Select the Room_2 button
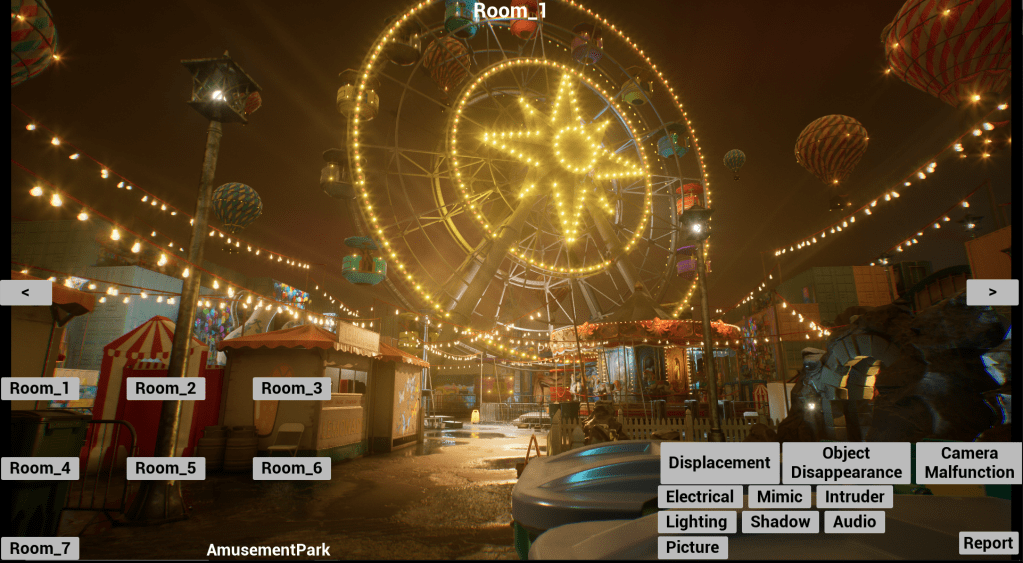The width and height of the screenshot is (1023, 563). [x=166, y=388]
